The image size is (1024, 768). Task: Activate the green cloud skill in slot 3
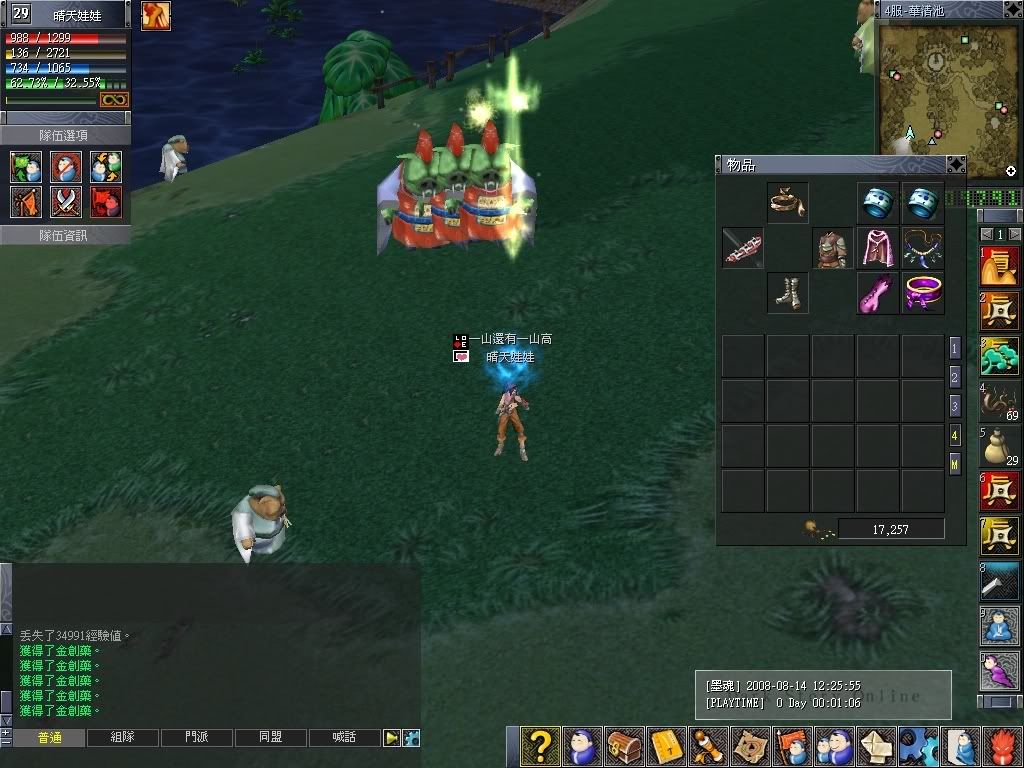[999, 355]
